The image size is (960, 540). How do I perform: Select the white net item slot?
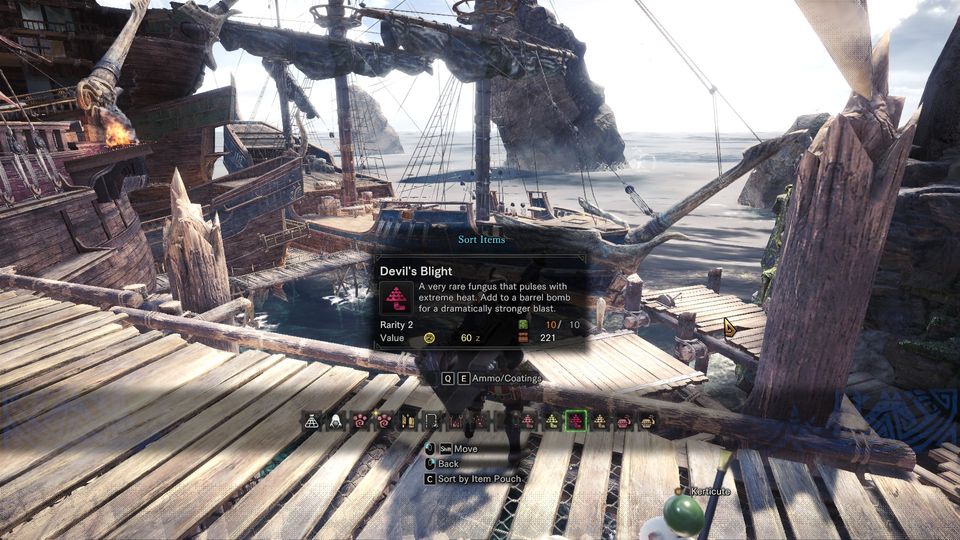point(311,421)
